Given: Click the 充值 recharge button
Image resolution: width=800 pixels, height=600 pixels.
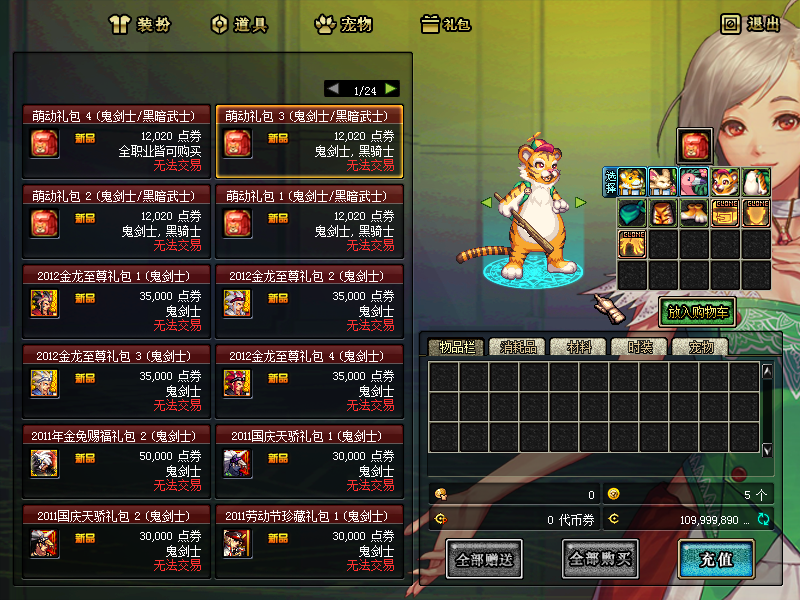Looking at the screenshot, I should [x=715, y=559].
